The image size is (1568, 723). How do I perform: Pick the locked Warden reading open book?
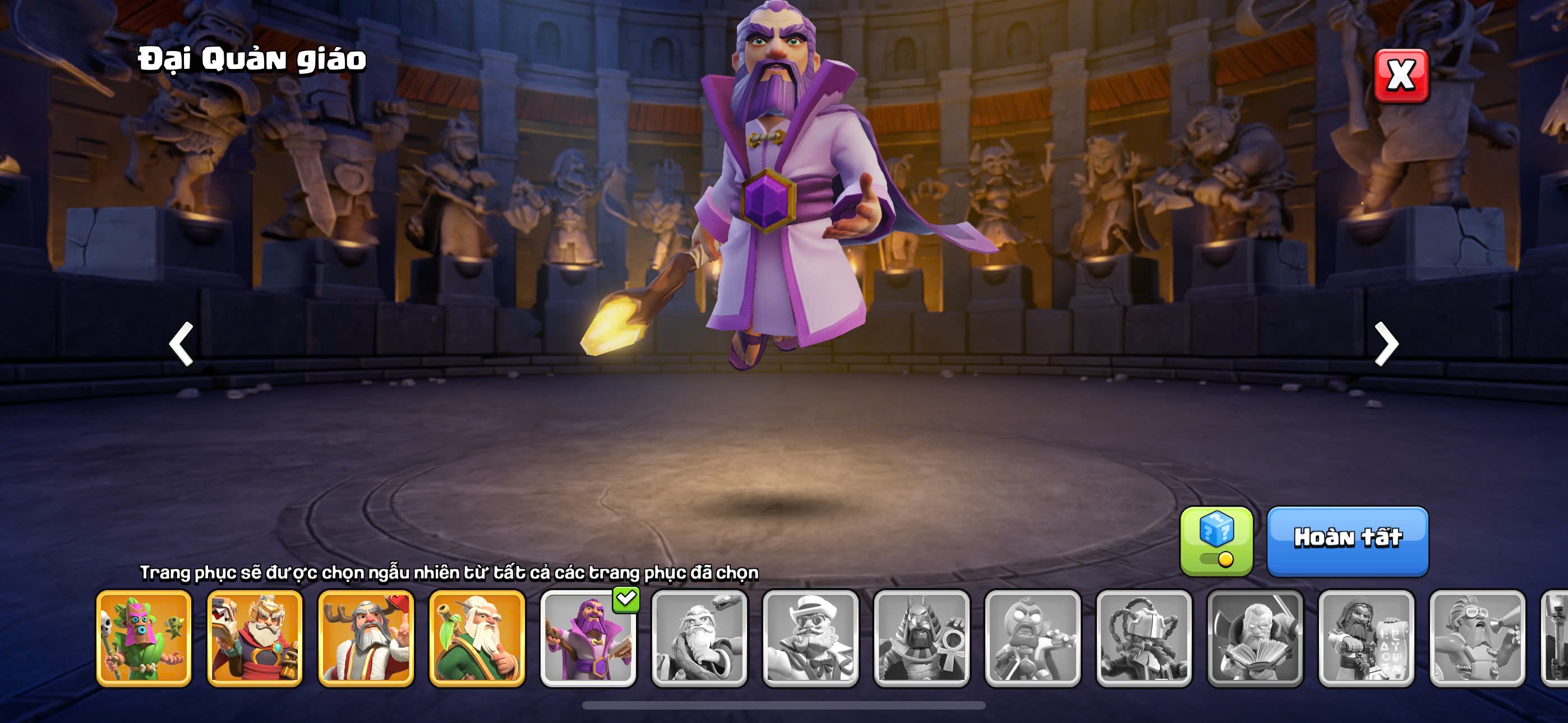pos(1255,638)
